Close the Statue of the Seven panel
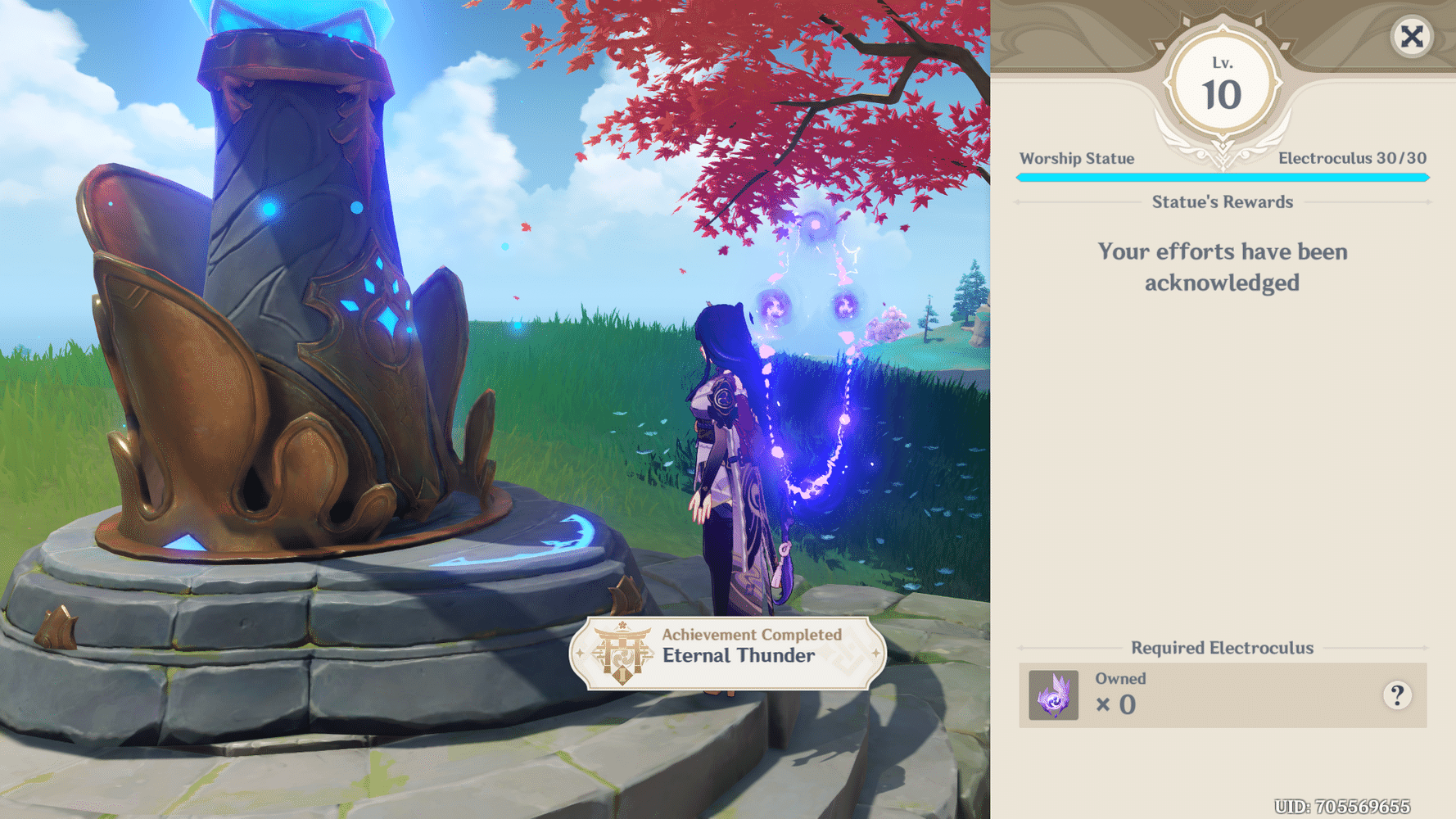The height and width of the screenshot is (819, 1456). (x=1412, y=37)
